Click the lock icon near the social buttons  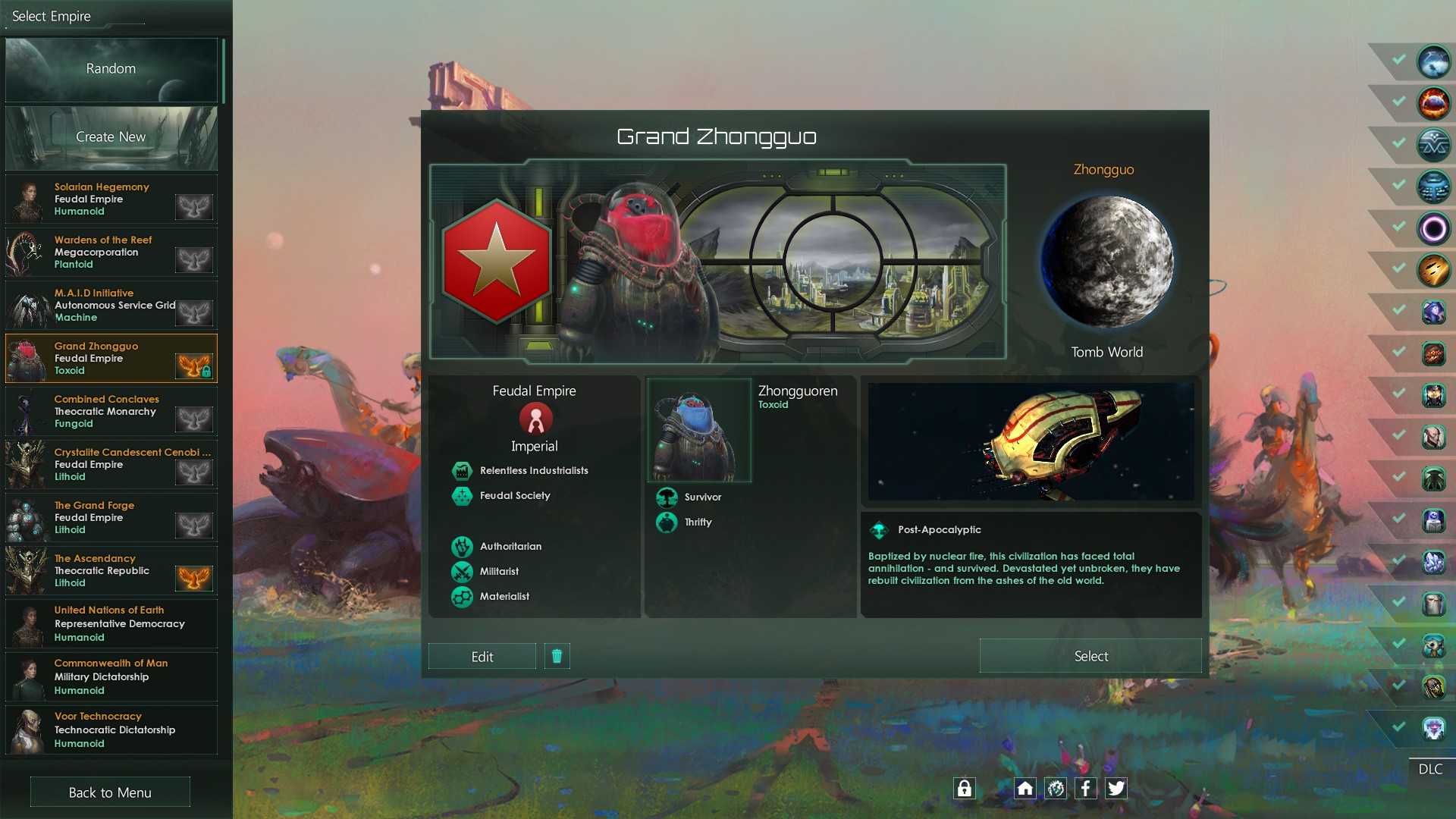click(965, 789)
